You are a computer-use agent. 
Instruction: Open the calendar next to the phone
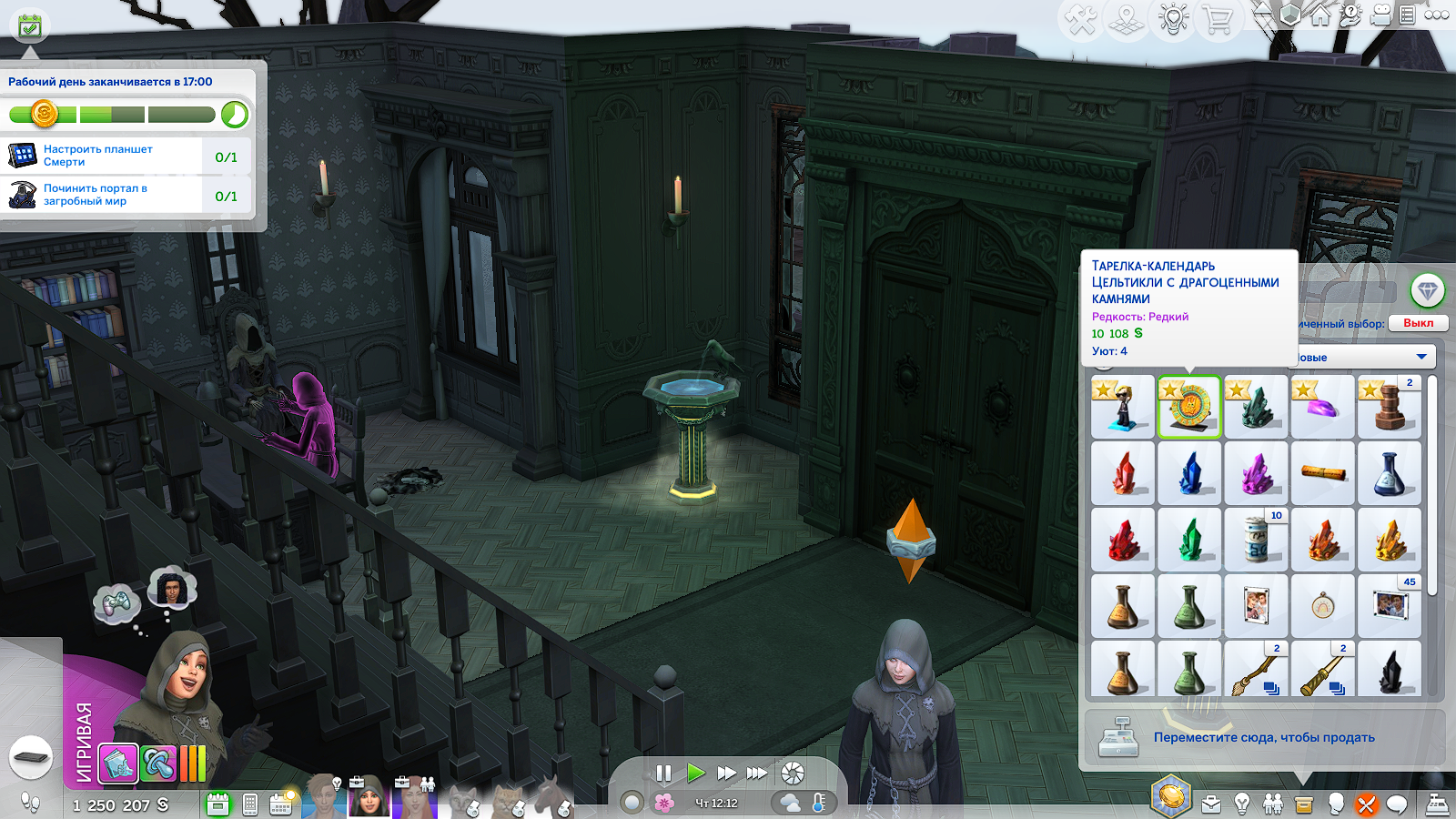280,804
